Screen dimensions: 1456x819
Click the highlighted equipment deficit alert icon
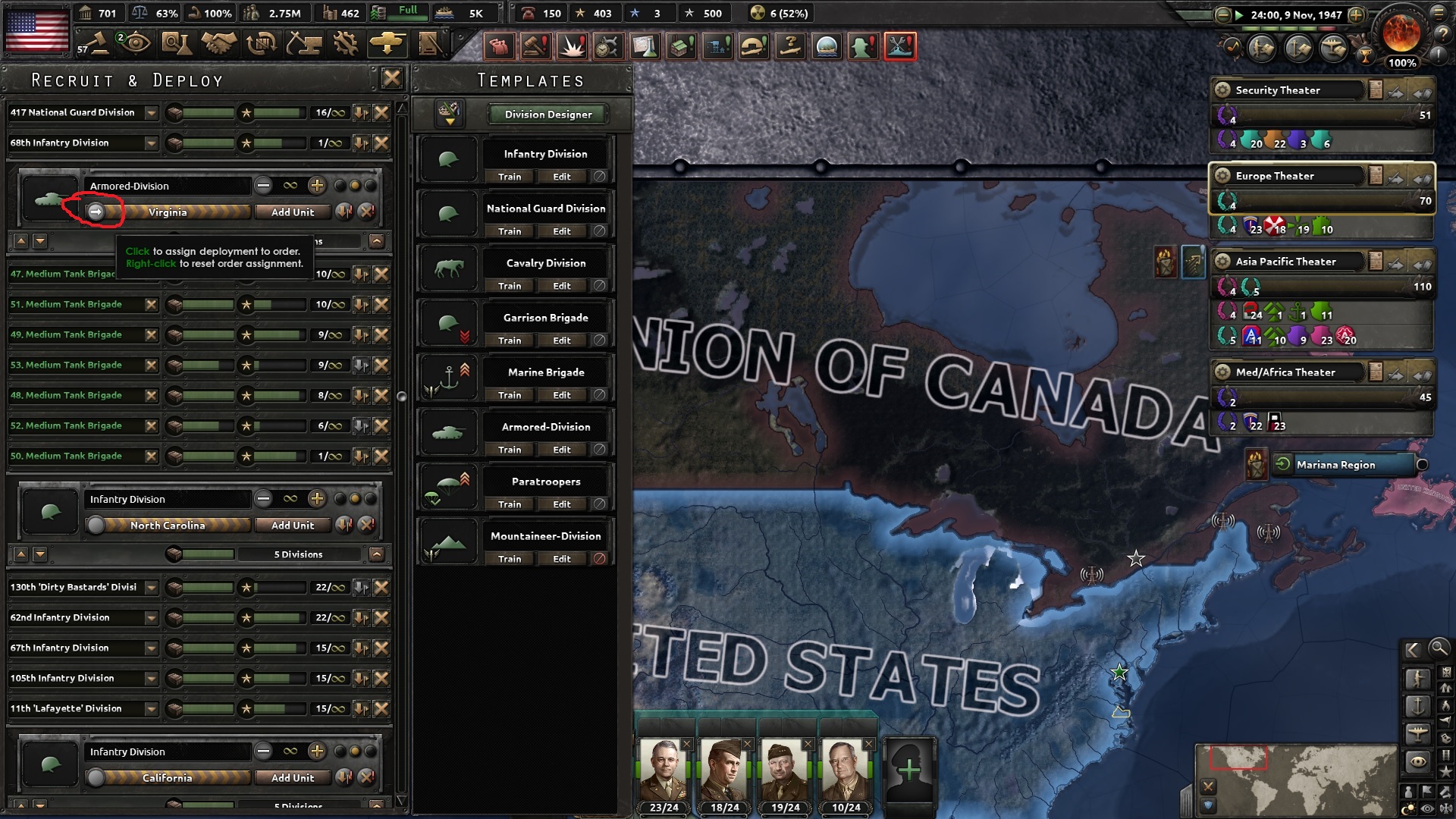pos(901,45)
